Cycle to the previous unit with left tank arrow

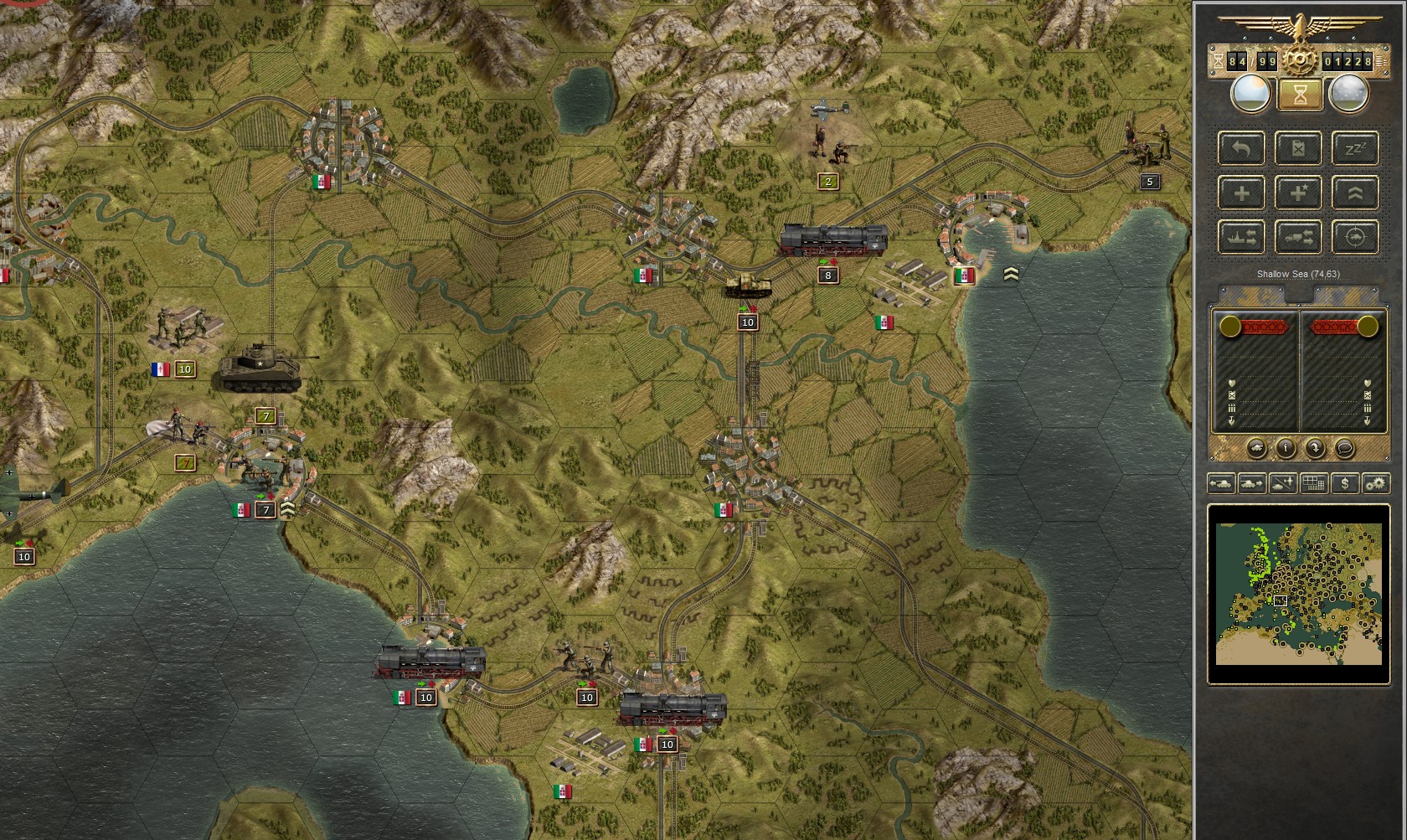point(1222,484)
